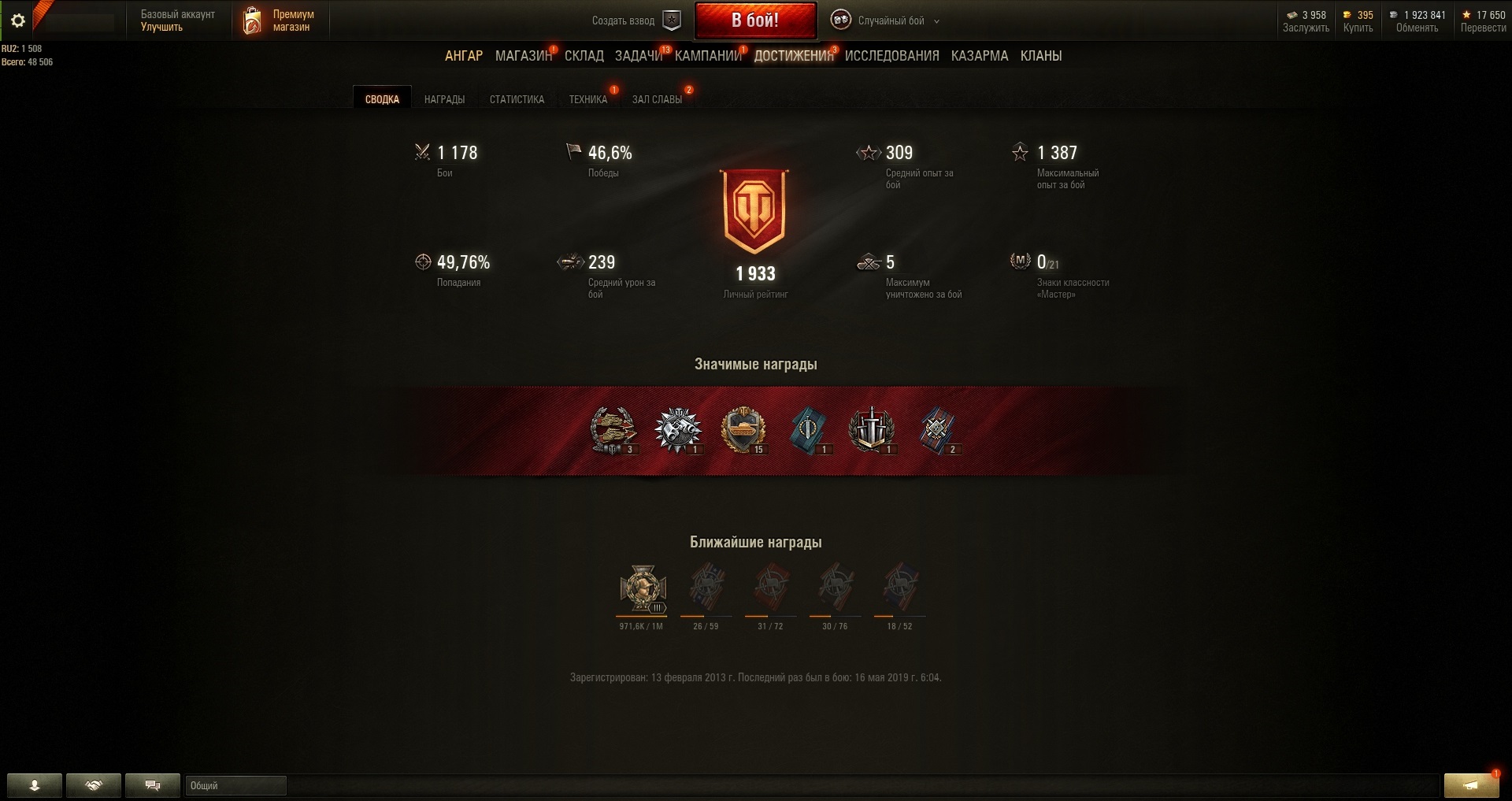Show the «ЗАДАЧИ» missions menu

[639, 56]
